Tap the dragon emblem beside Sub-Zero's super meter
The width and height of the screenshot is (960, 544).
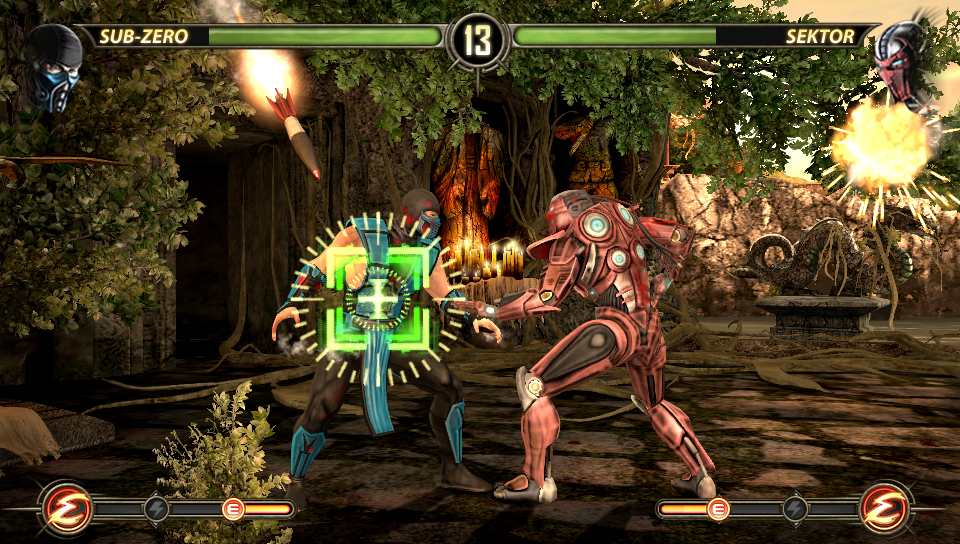(x=67, y=509)
